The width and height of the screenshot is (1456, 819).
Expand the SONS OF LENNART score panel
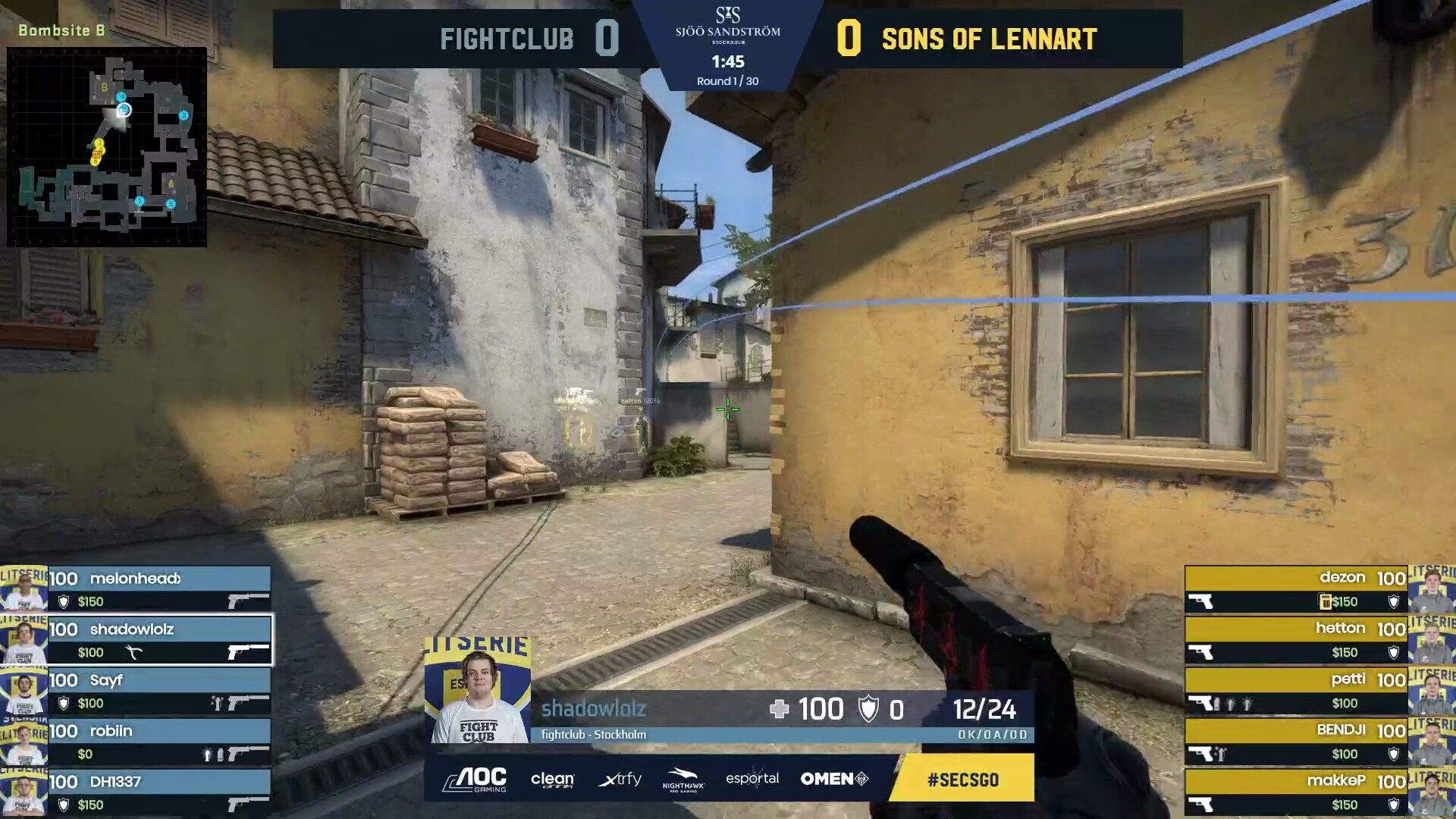pos(986,38)
